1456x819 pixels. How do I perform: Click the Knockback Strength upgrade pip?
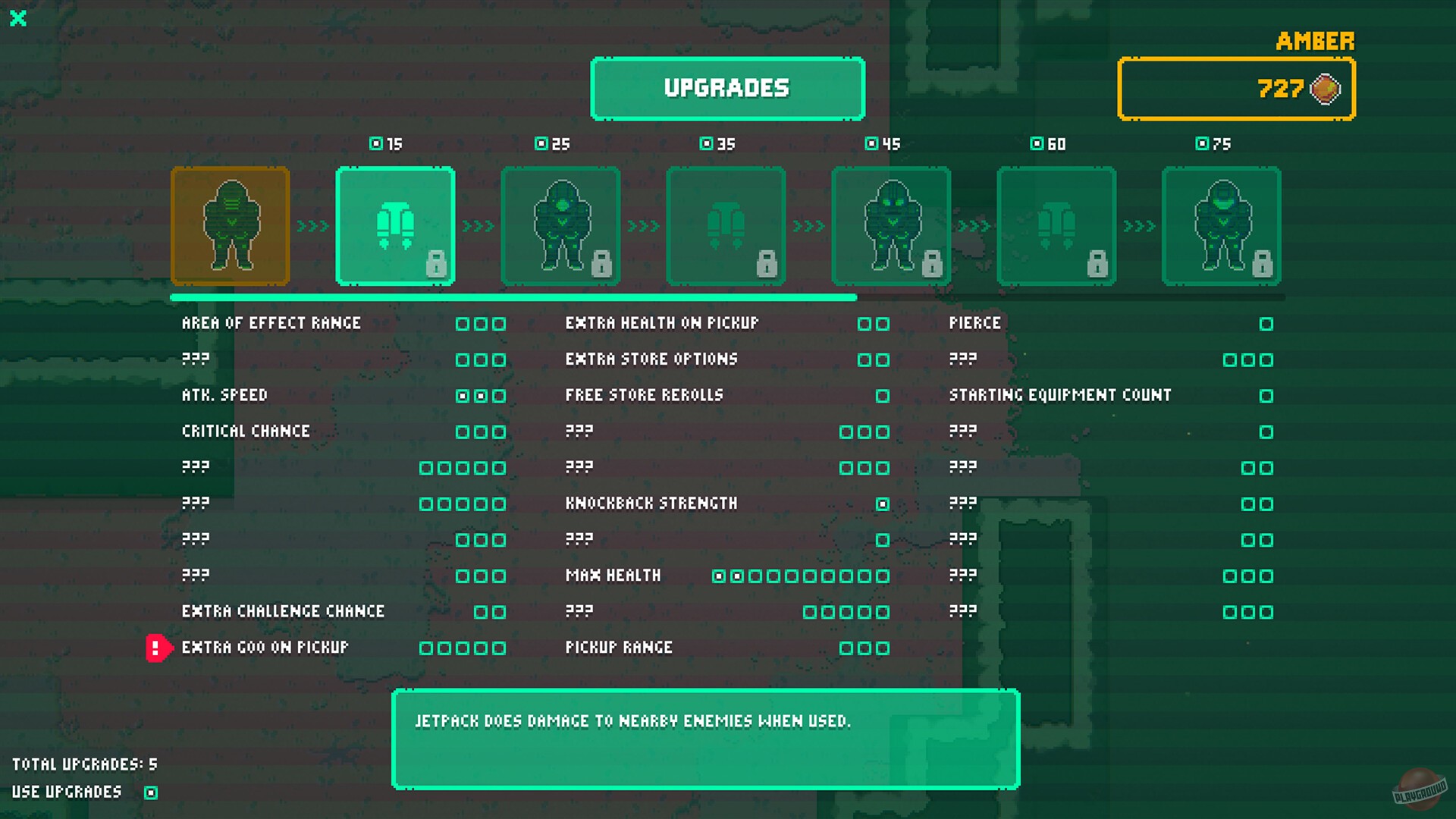[x=882, y=503]
